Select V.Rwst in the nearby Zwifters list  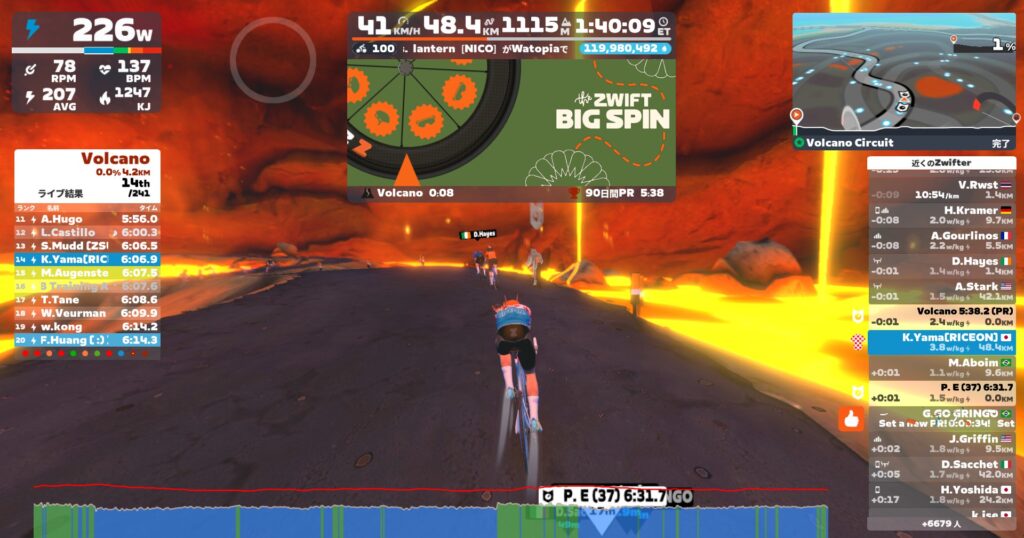click(941, 190)
